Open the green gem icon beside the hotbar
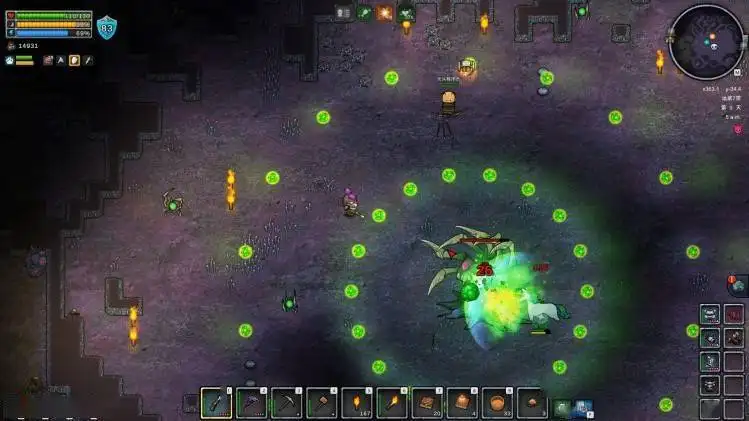Viewport: 749px width, 421px height. (x=562, y=407)
